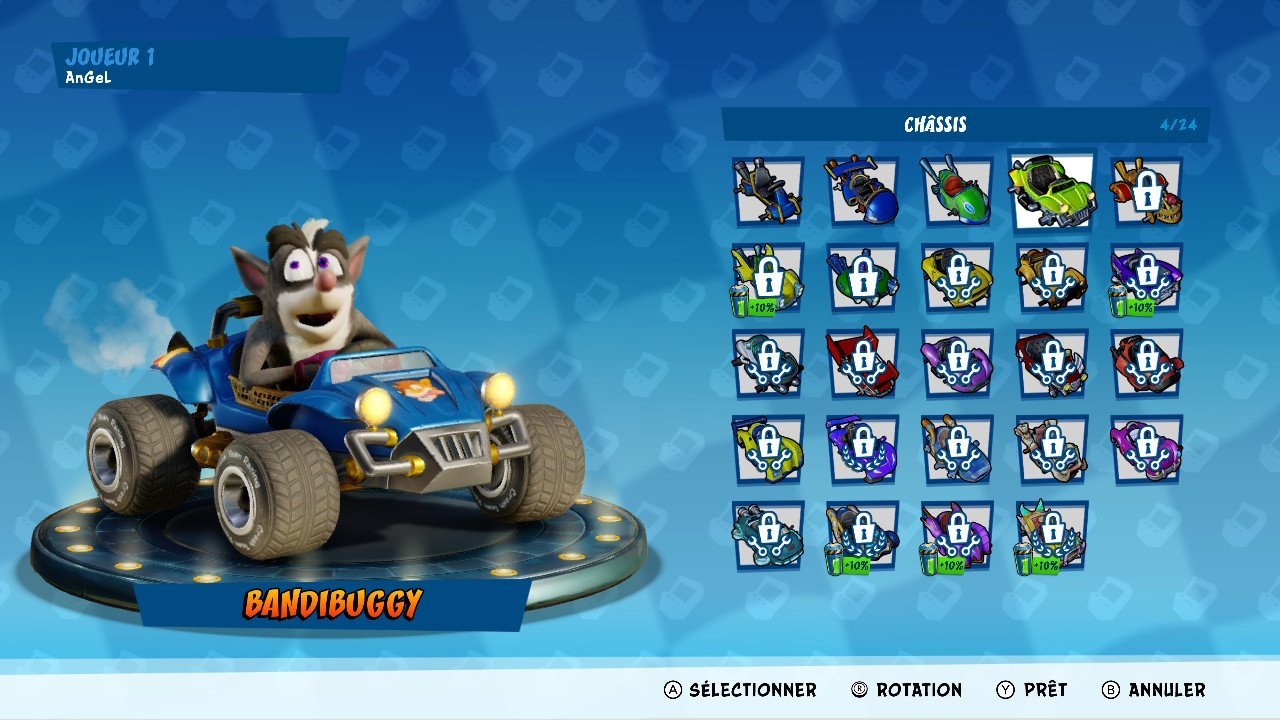Select the locked red kart with tall fins
Screen dimensions: 1280x720
point(861,363)
